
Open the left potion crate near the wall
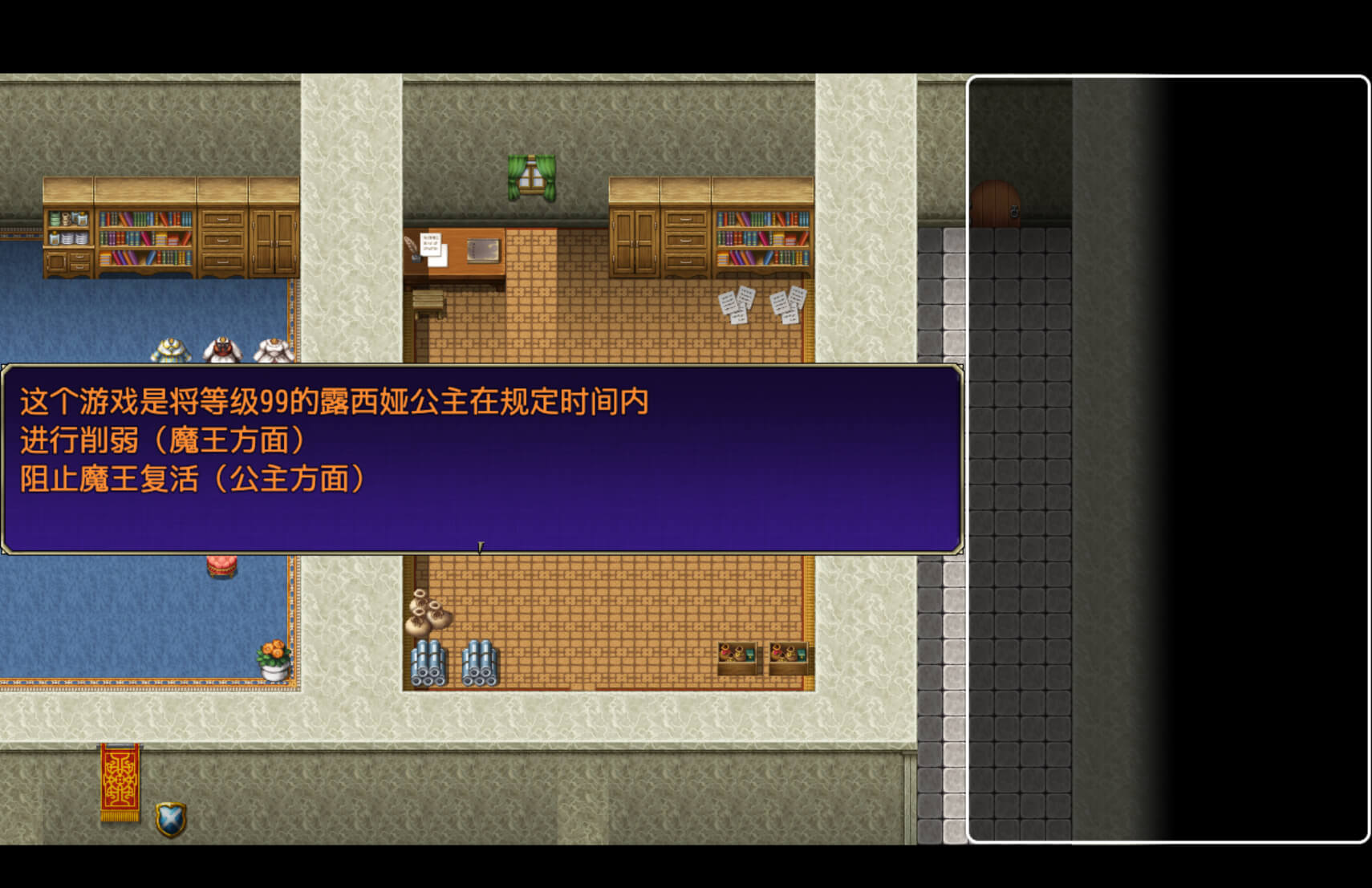click(x=737, y=658)
